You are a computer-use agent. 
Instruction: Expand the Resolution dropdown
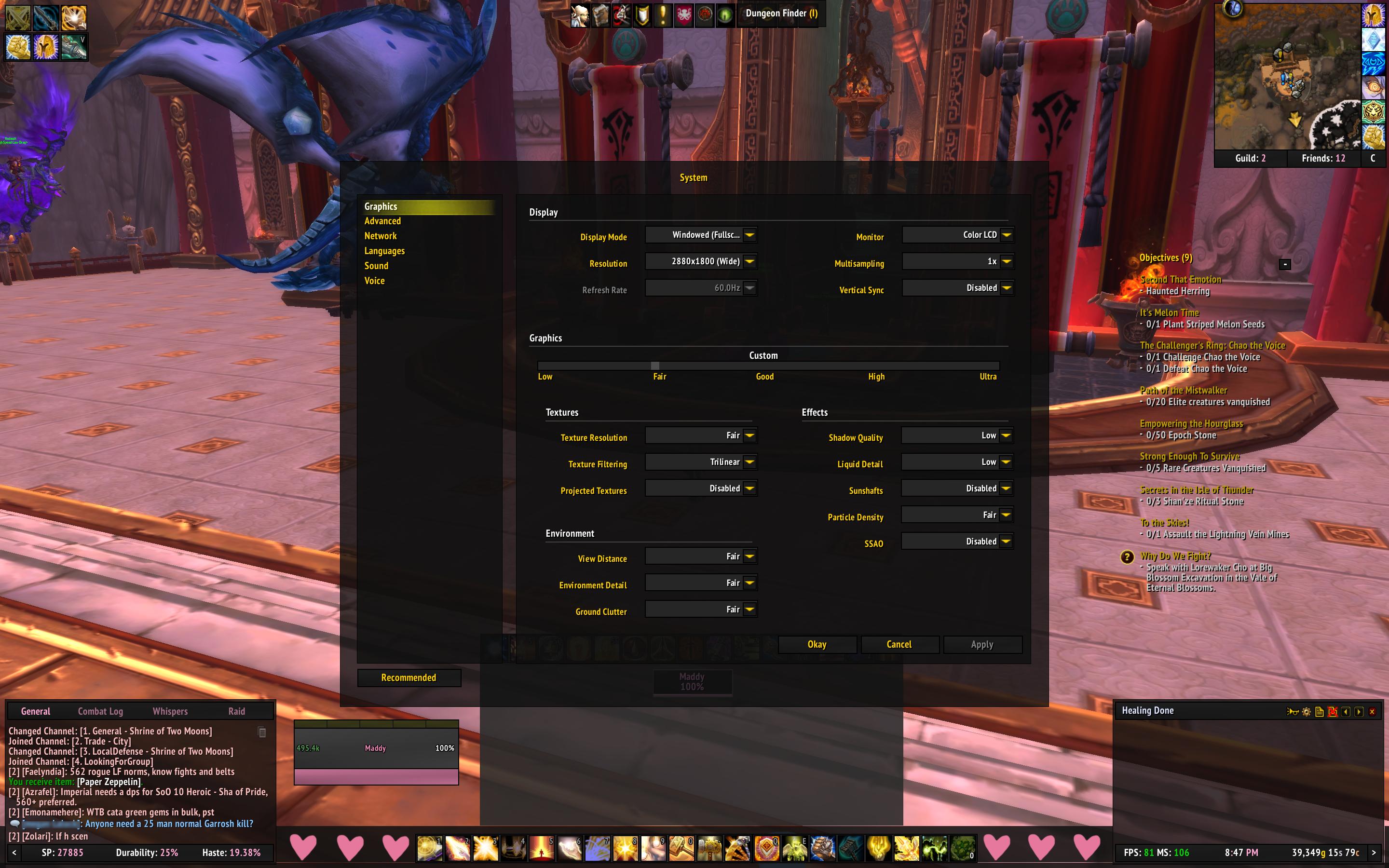tap(749, 261)
